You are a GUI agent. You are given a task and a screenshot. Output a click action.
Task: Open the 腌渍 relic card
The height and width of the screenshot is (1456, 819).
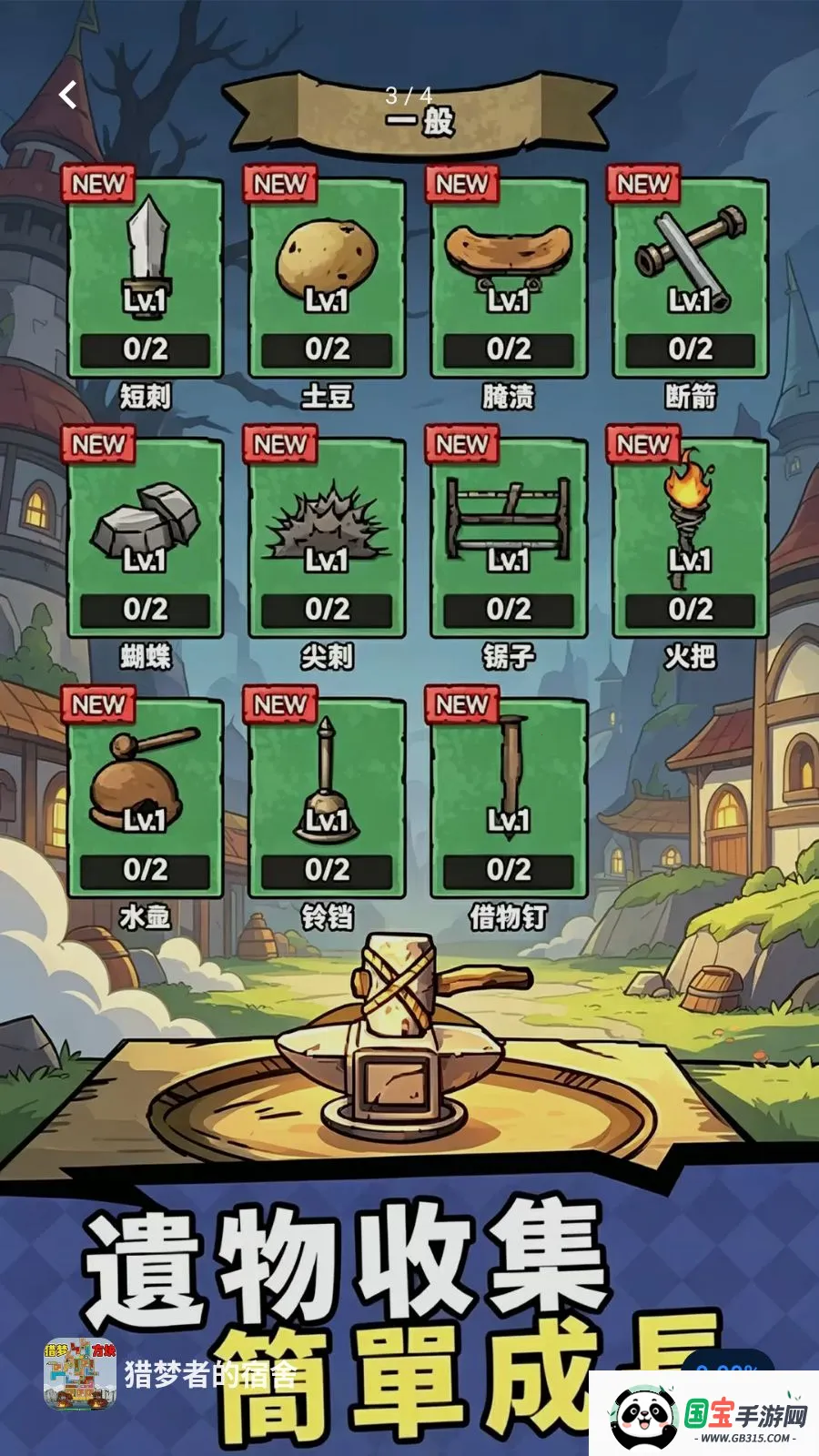coord(509,278)
